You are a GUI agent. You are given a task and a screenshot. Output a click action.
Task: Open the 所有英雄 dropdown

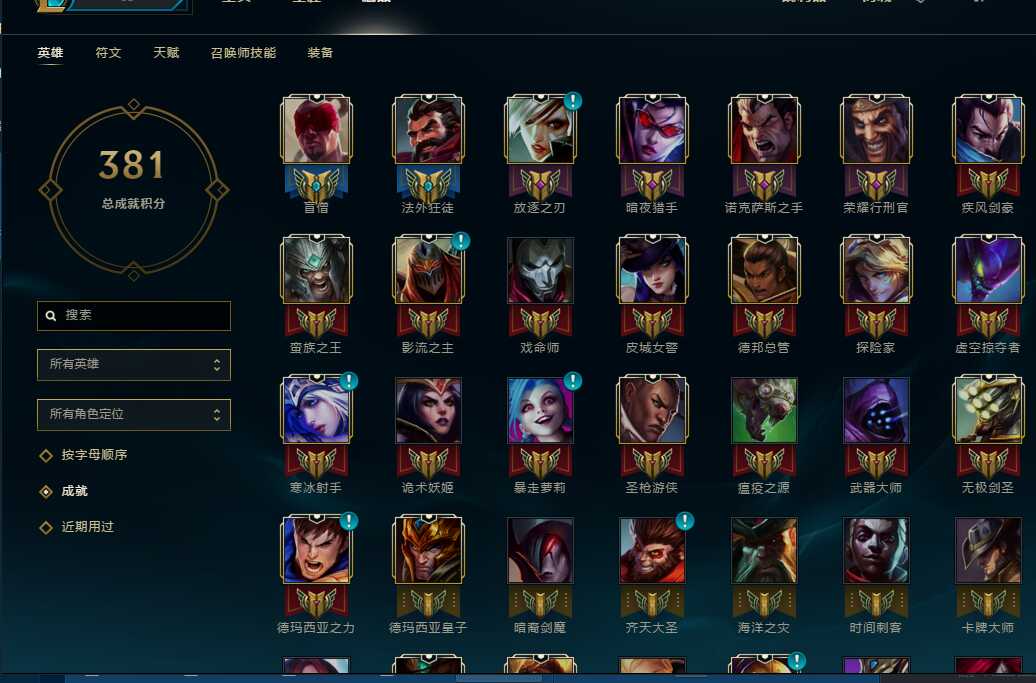tap(134, 364)
